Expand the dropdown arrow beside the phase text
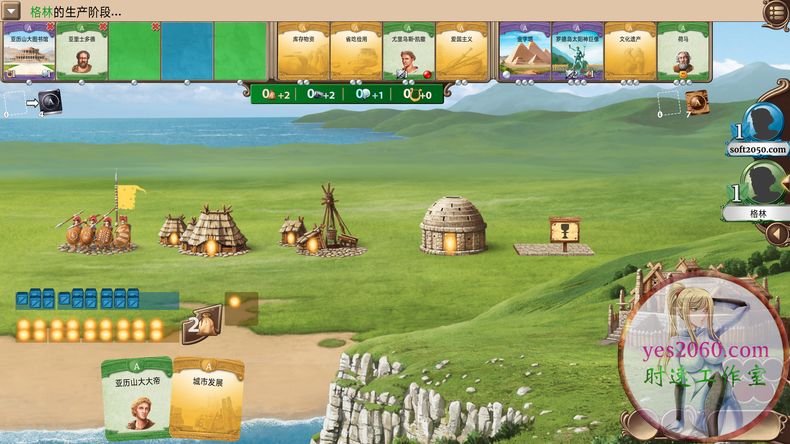Viewport: 790px width, 444px height. [x=12, y=11]
